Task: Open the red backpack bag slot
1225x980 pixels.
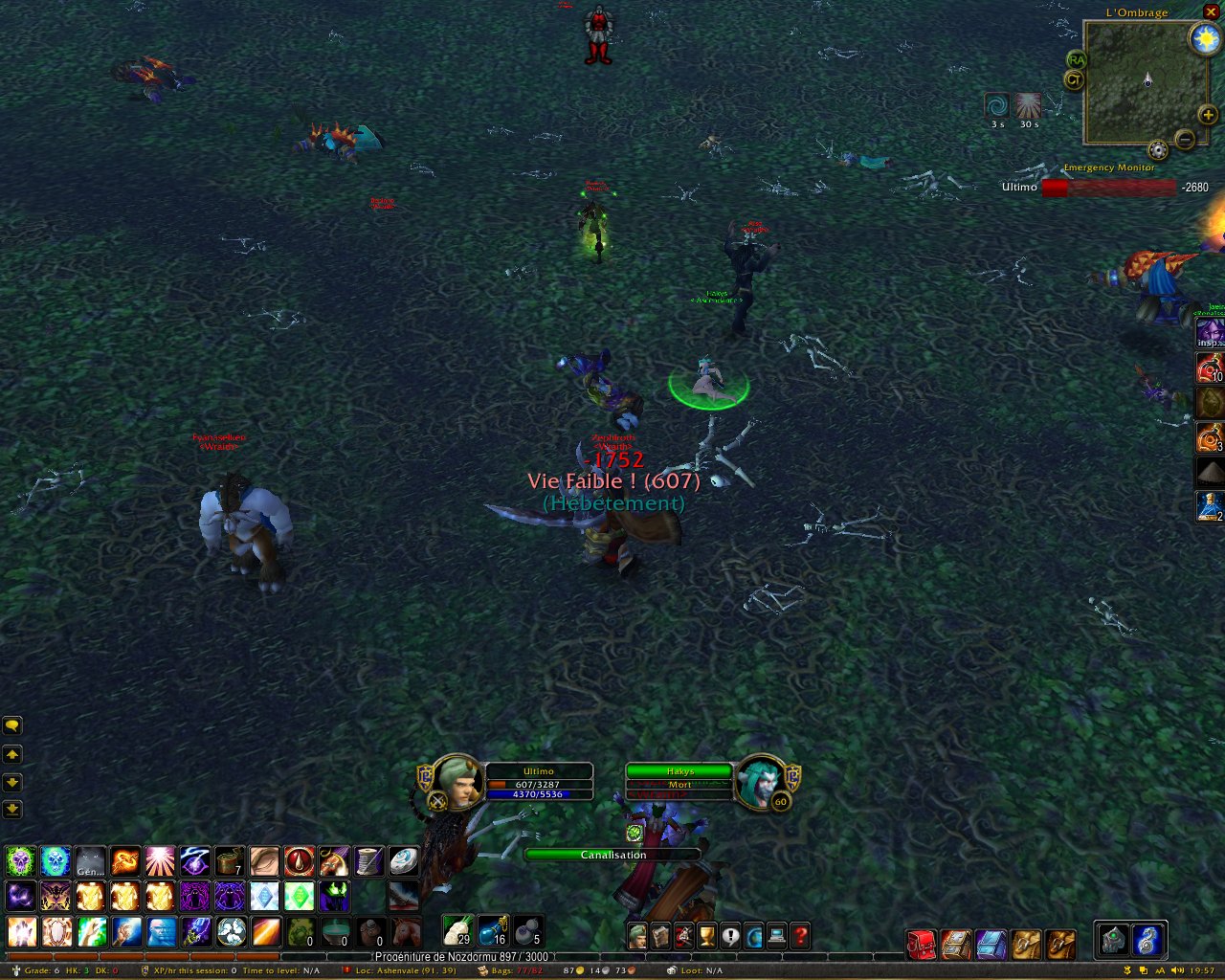Action: point(922,945)
